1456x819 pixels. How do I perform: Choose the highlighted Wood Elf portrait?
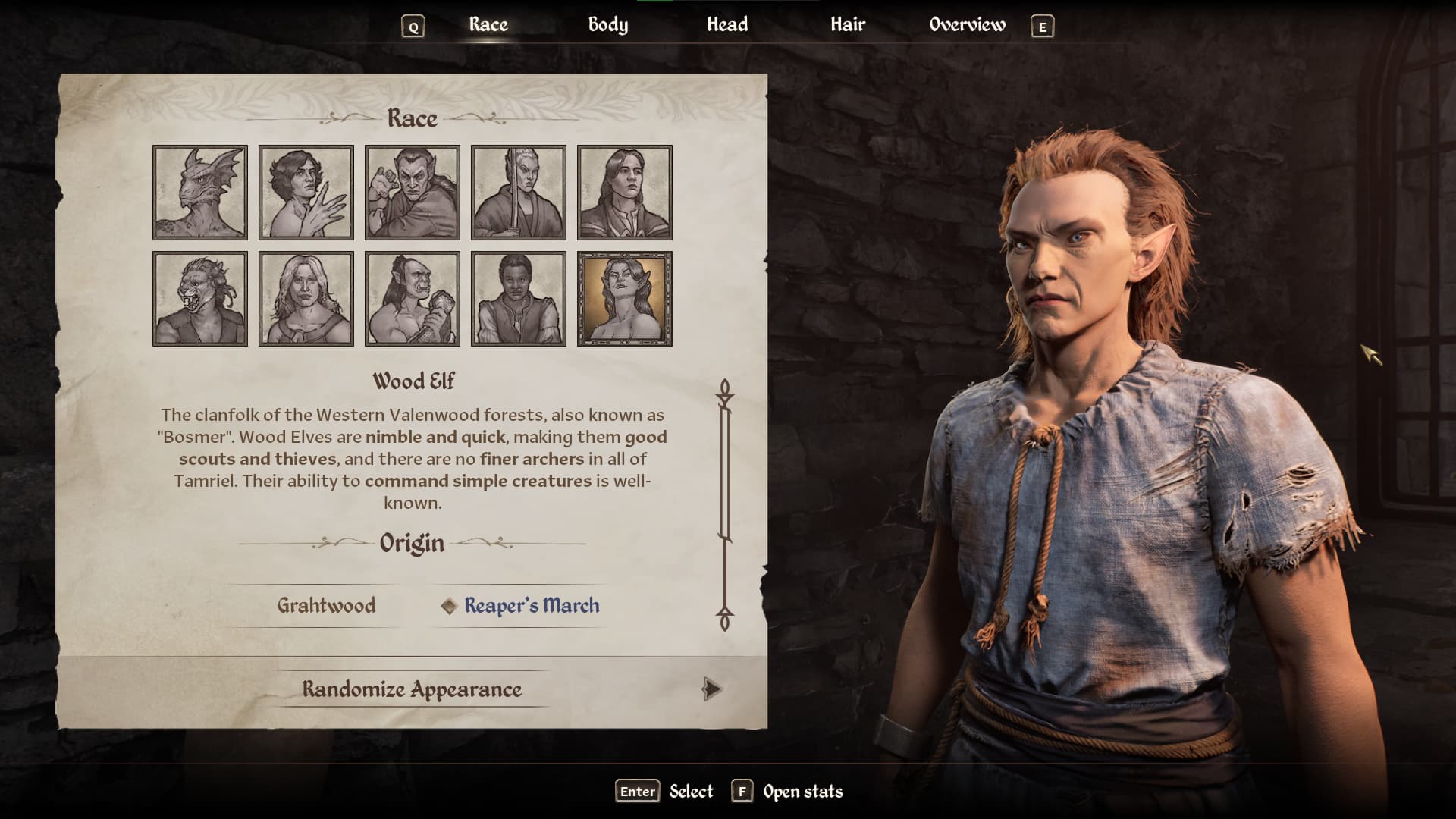625,299
